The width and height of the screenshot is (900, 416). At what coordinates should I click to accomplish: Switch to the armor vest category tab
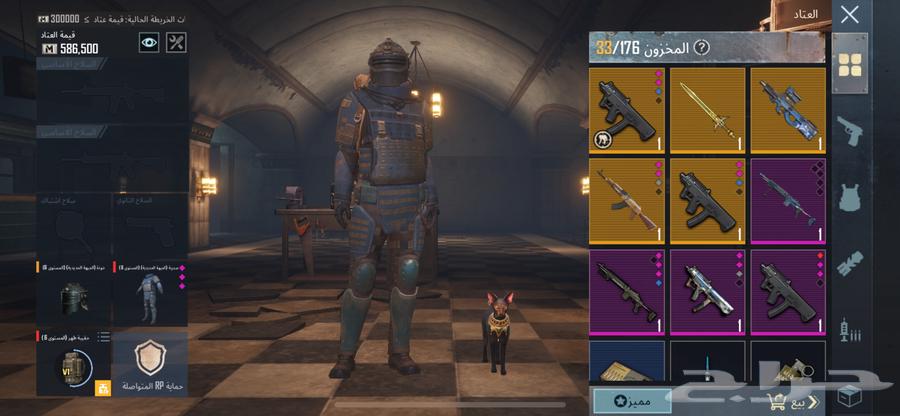coord(849,197)
